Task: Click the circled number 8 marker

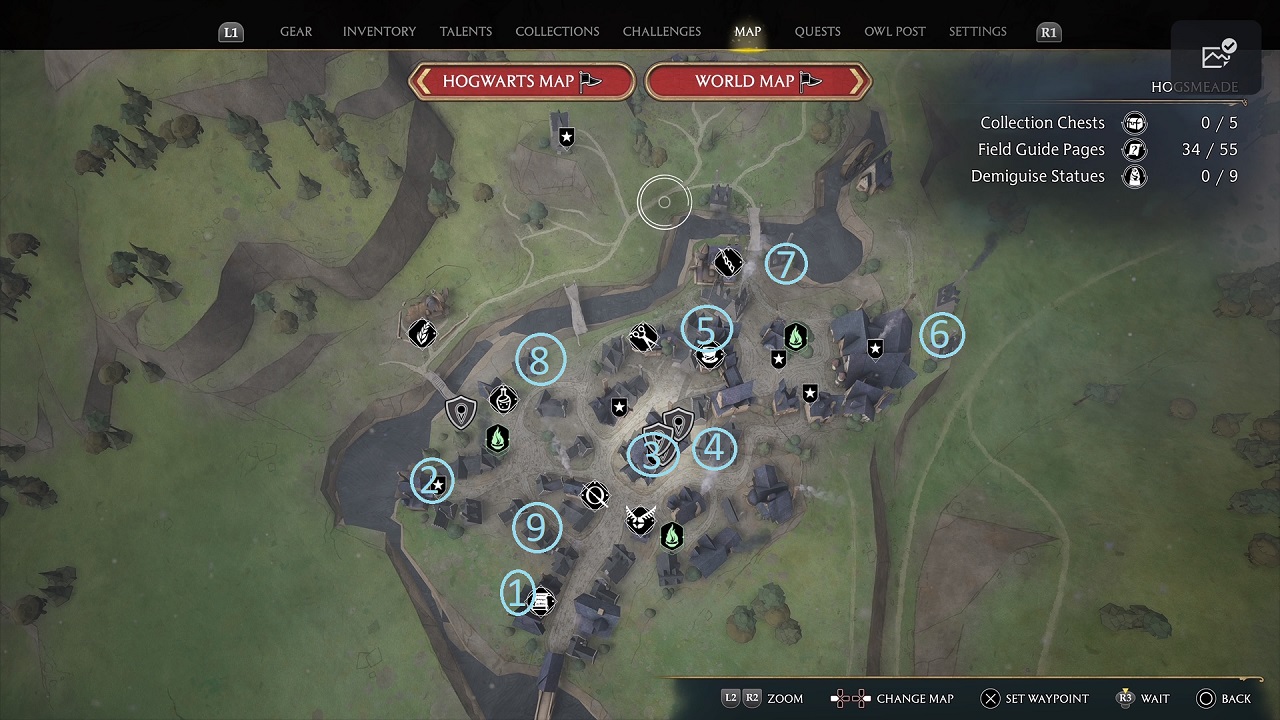Action: point(540,360)
